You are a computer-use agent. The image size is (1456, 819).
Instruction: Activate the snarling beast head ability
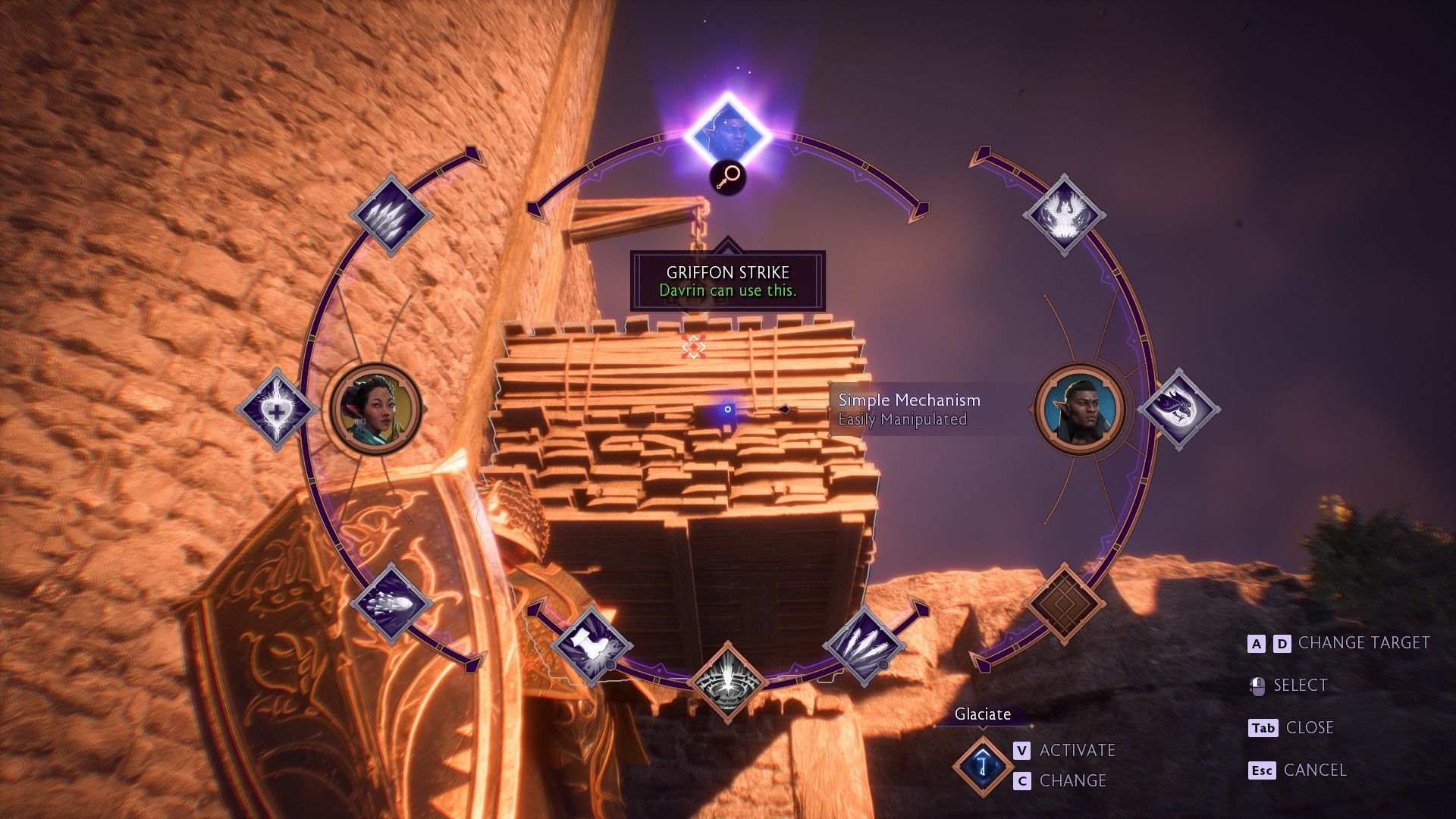[1178, 409]
